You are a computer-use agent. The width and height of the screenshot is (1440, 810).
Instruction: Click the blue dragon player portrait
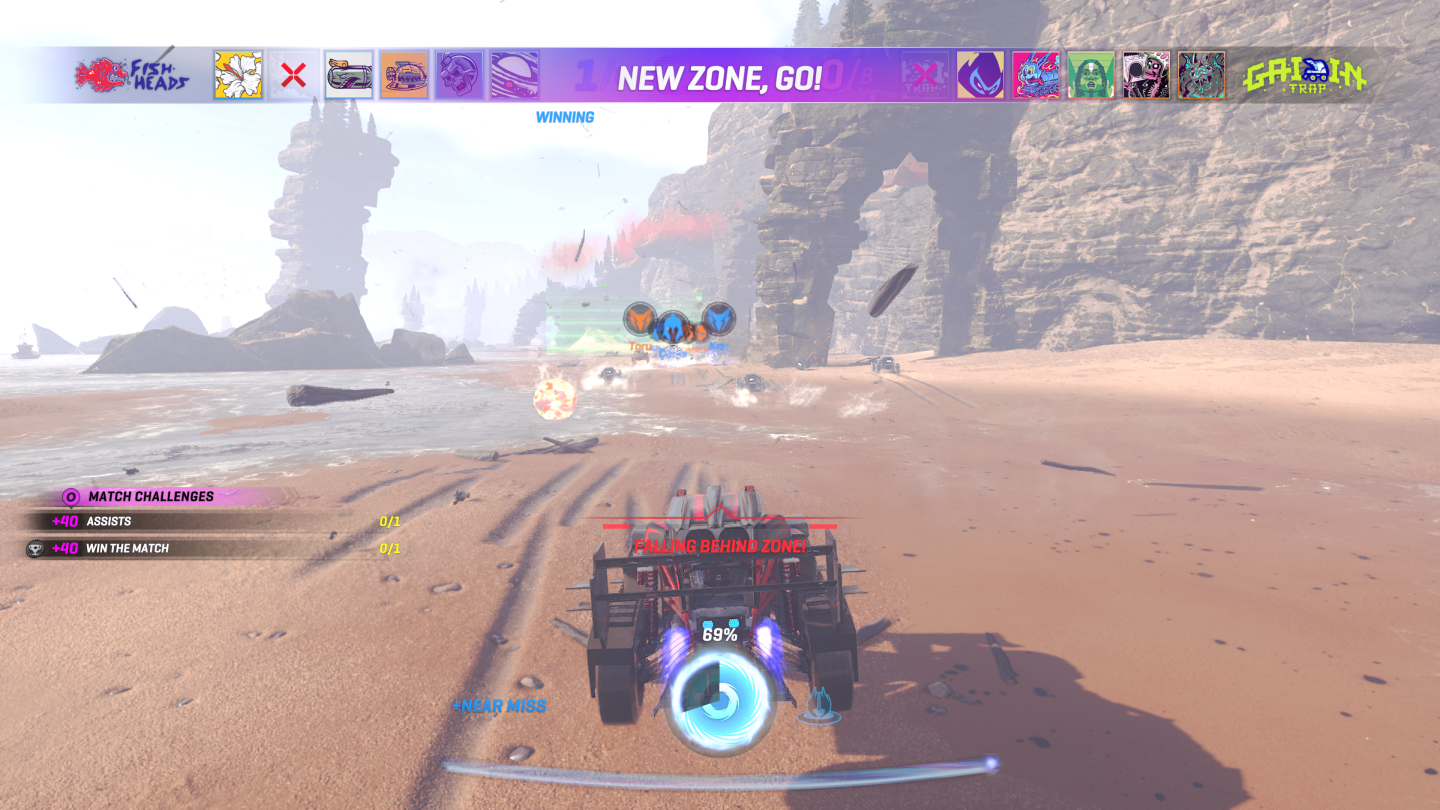[x=1035, y=74]
